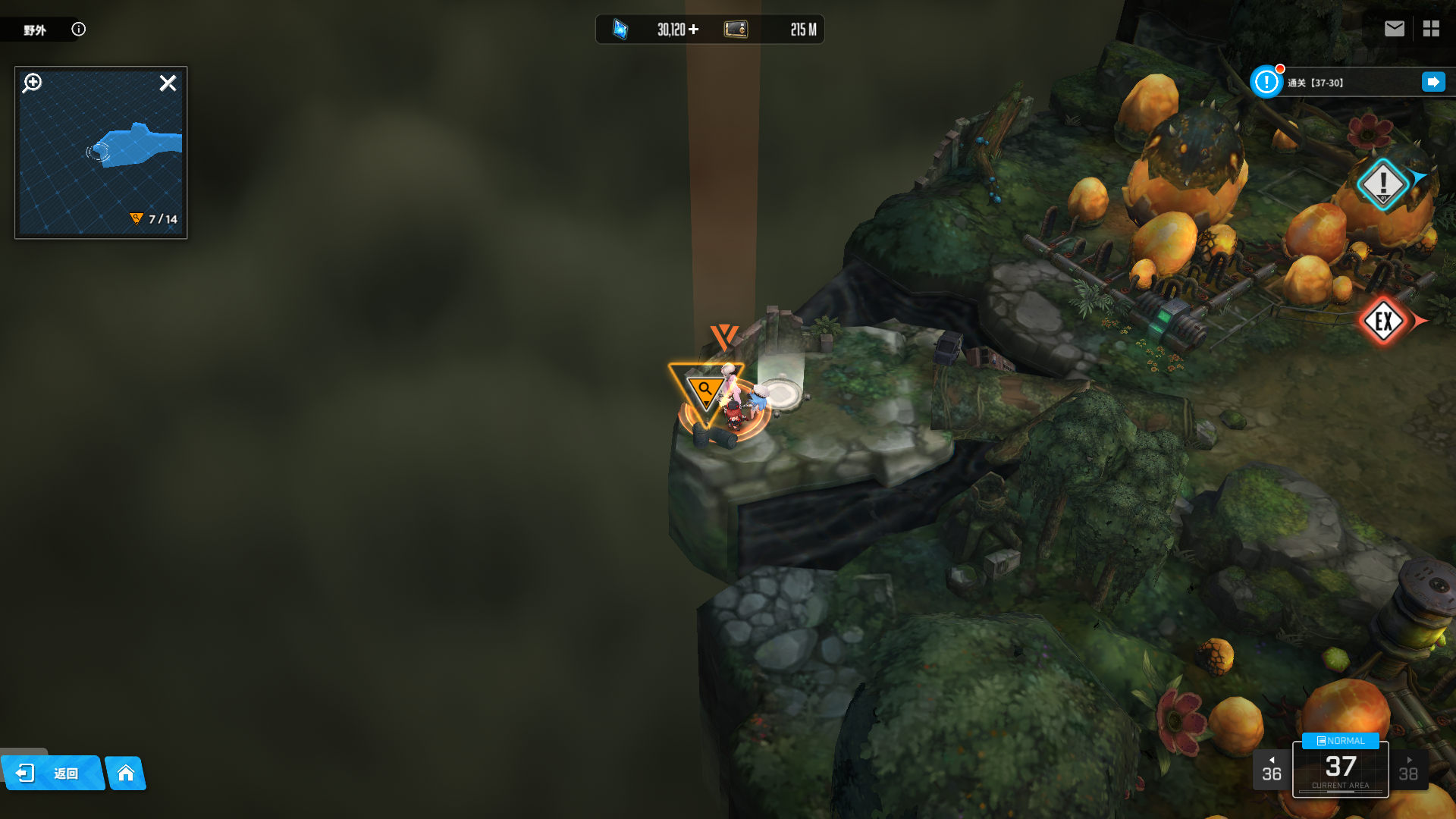This screenshot has width=1456, height=819.
Task: Switch to next area 38
Action: 1408,770
